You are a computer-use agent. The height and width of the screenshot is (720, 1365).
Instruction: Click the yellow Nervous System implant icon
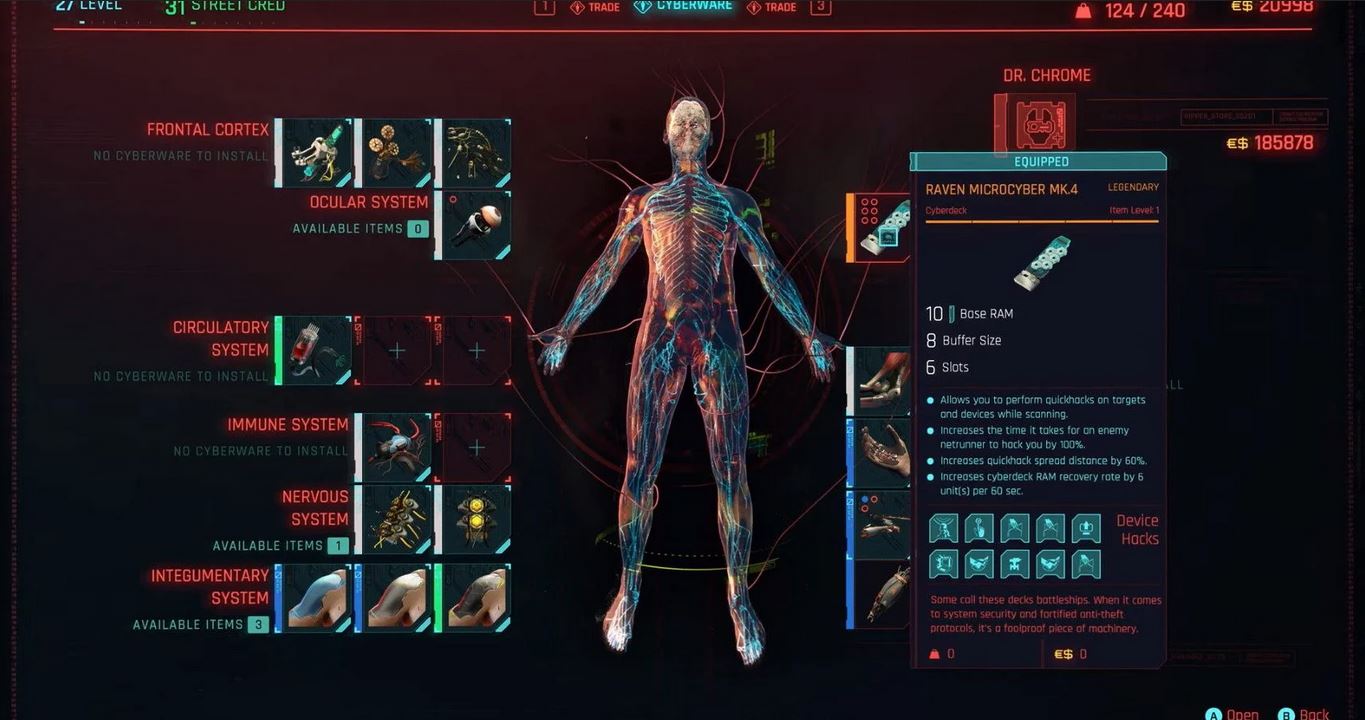(x=475, y=519)
